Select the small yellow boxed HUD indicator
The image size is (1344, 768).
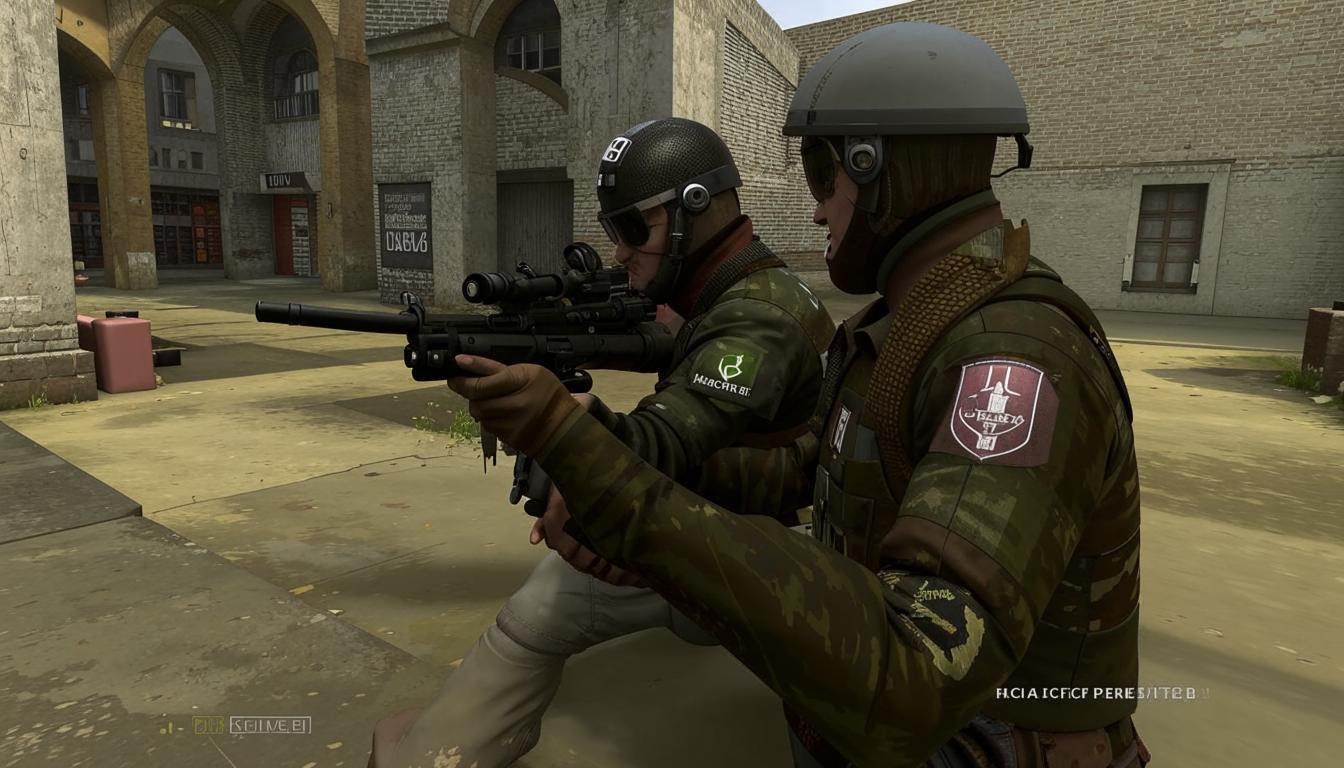(208, 725)
